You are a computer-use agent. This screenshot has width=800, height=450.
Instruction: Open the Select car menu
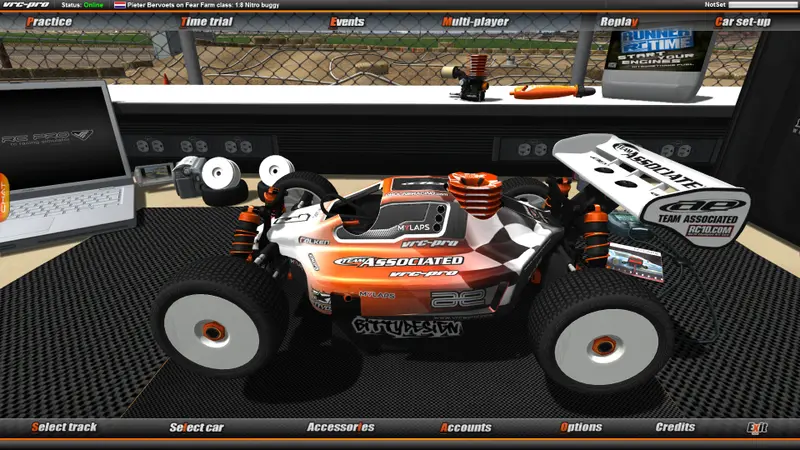click(196, 428)
